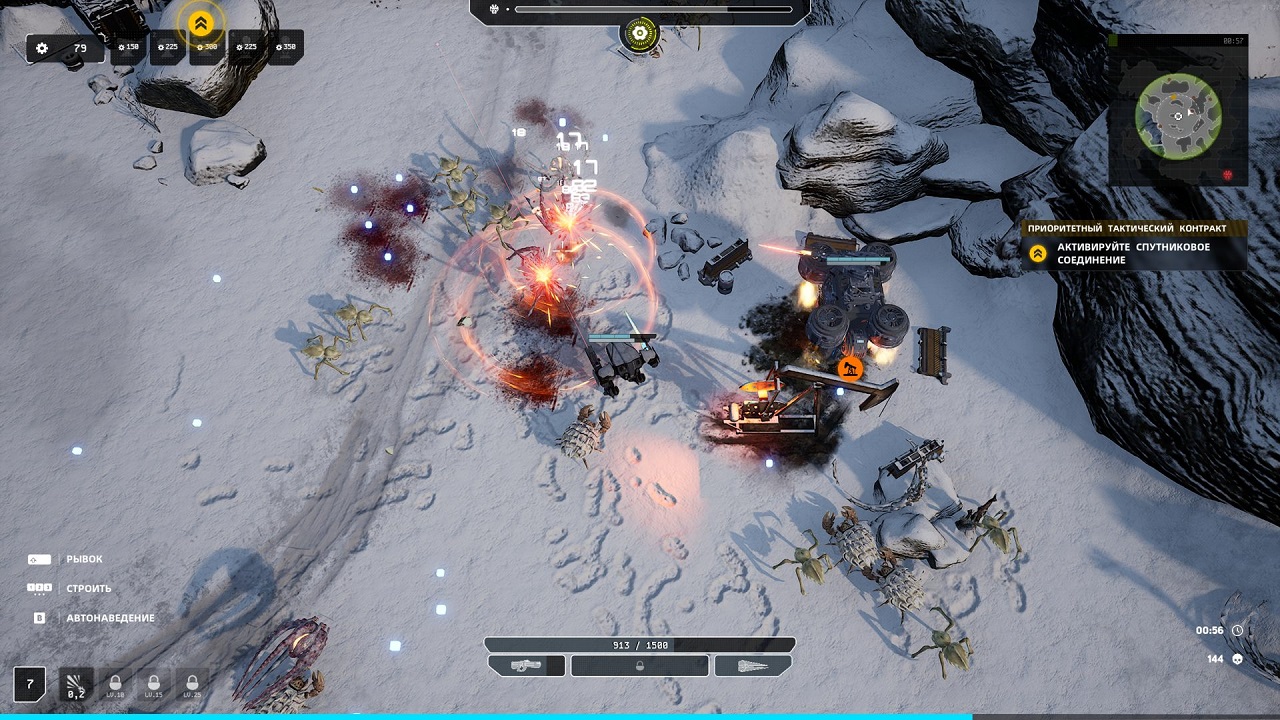
Task: Select the building costing 300 resources
Action: coord(204,47)
